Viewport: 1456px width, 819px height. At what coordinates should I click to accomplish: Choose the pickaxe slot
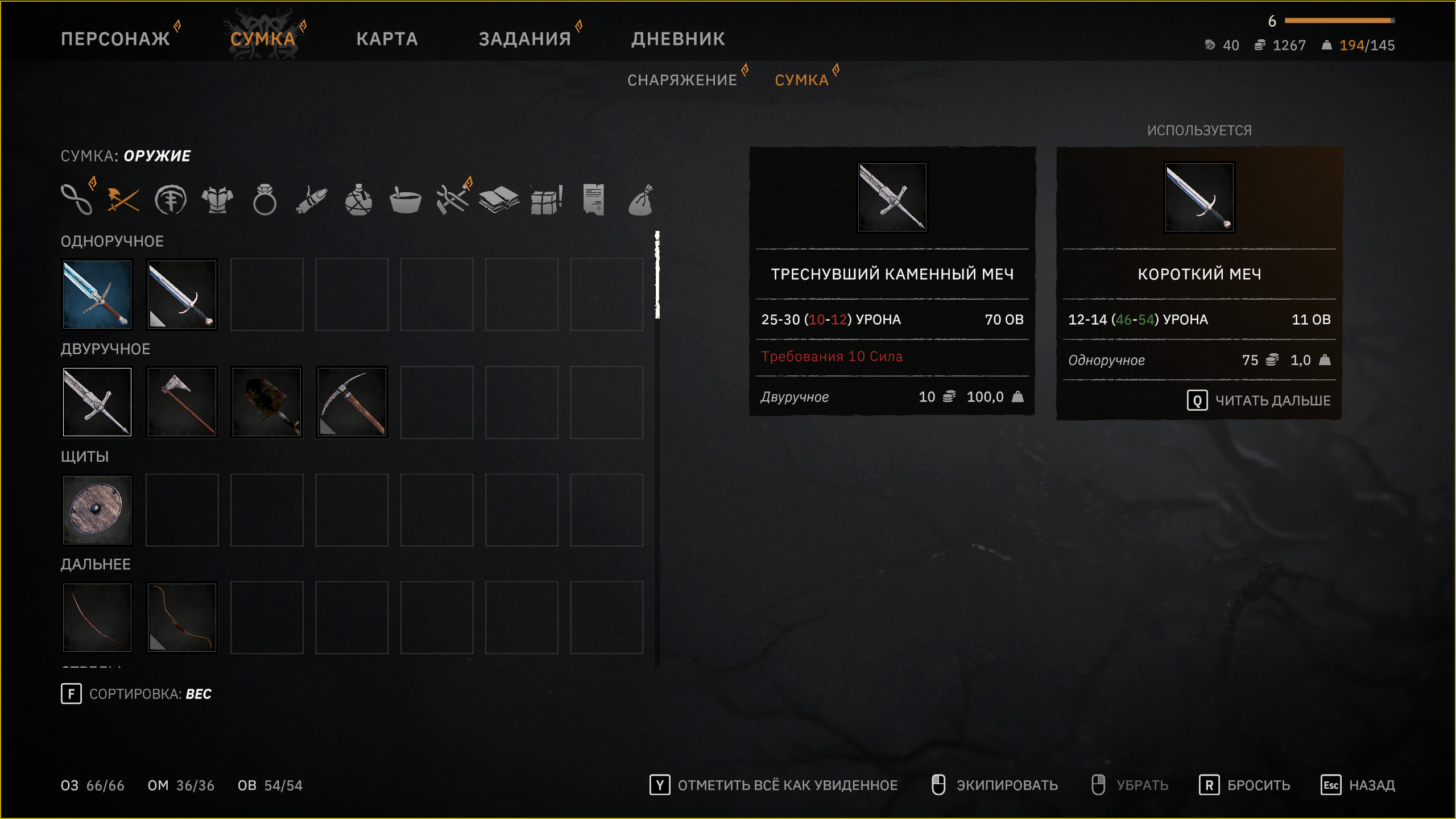point(352,402)
